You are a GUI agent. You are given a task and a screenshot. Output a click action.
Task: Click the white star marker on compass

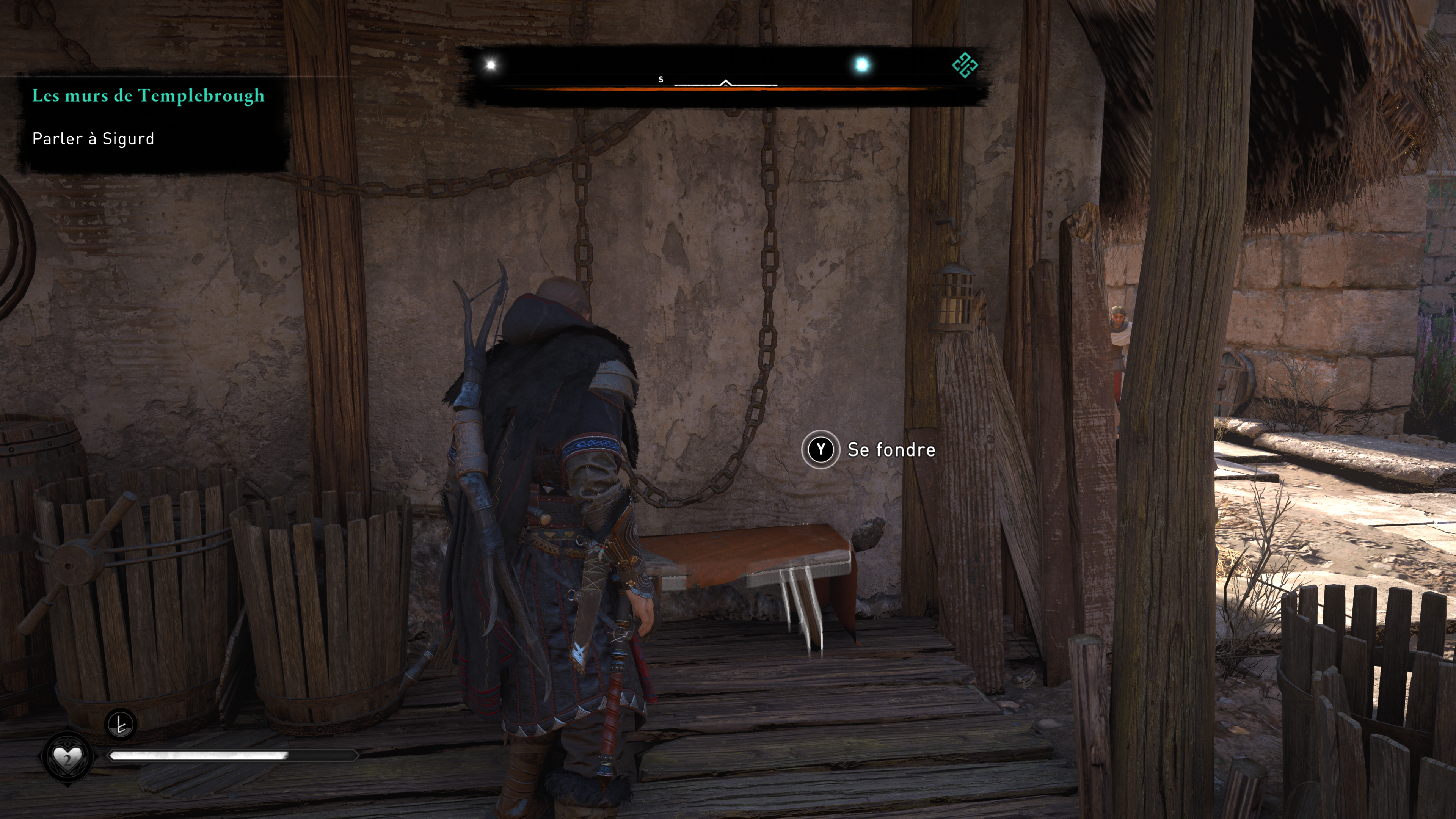click(x=491, y=65)
